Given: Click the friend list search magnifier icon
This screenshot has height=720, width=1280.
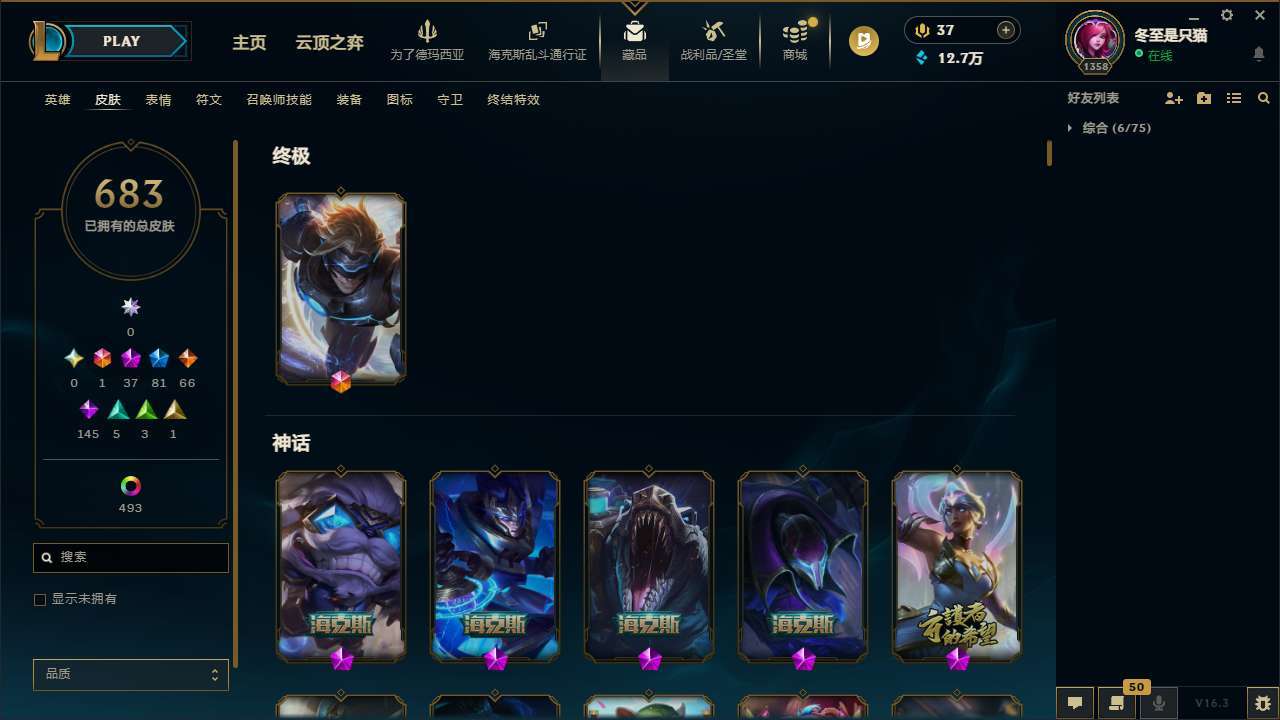Looking at the screenshot, I should coord(1264,98).
